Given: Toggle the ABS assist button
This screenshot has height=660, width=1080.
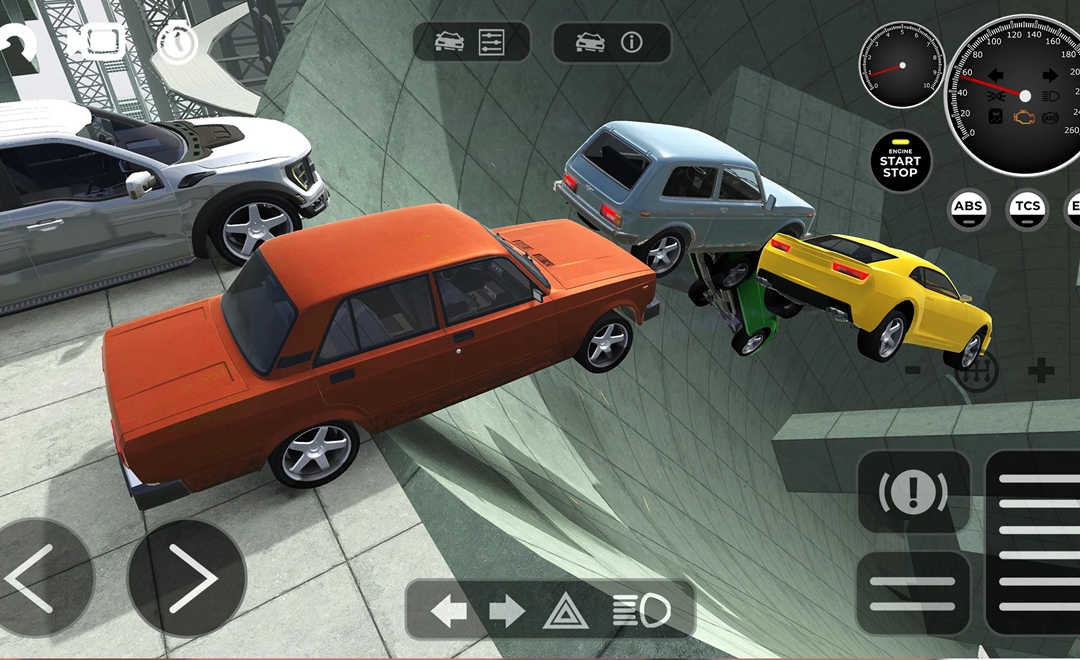Looking at the screenshot, I should (x=968, y=207).
